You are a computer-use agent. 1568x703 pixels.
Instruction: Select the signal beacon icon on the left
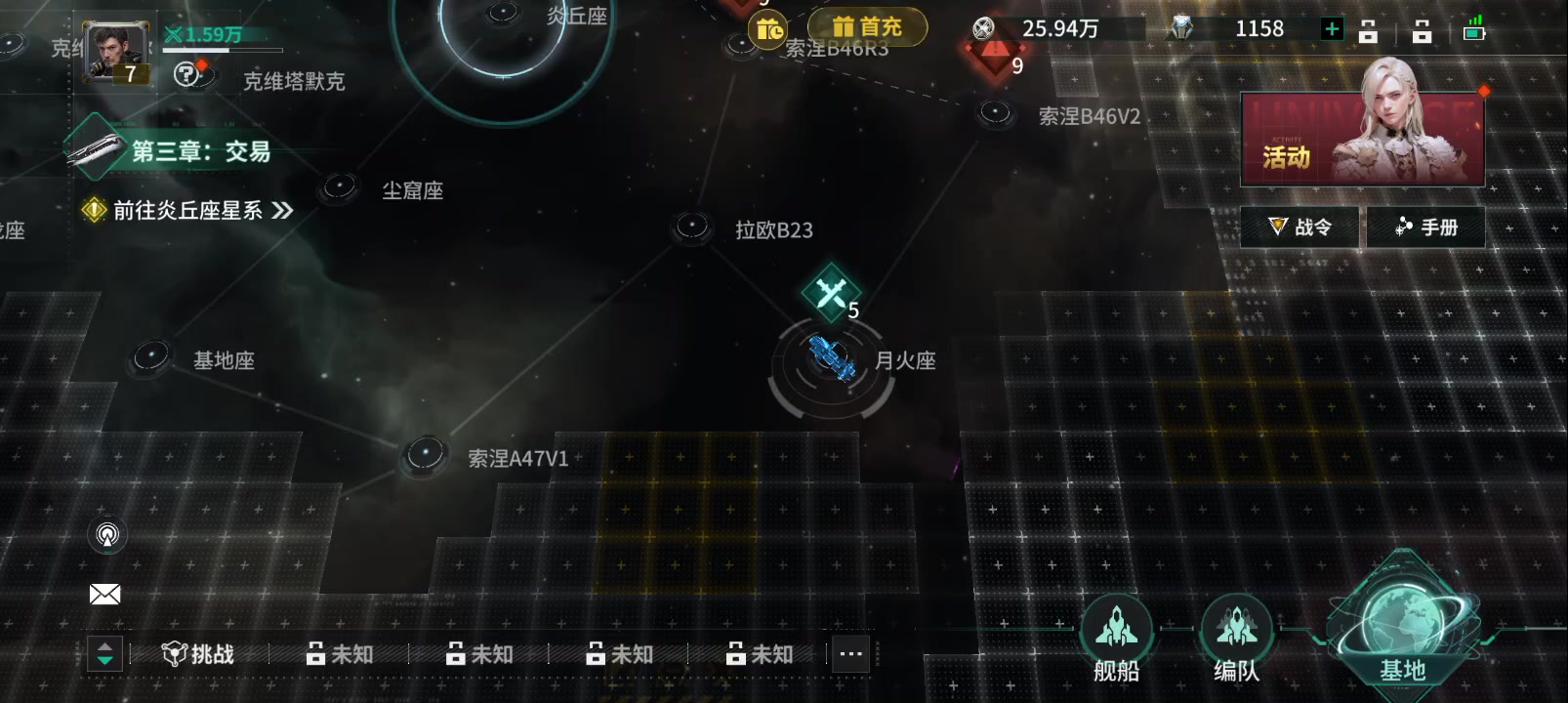[107, 534]
